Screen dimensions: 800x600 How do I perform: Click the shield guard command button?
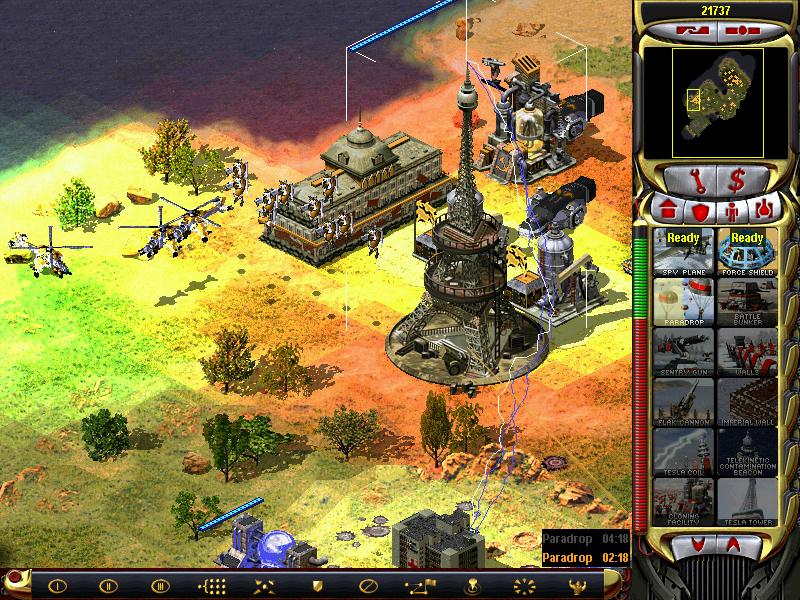(318, 585)
